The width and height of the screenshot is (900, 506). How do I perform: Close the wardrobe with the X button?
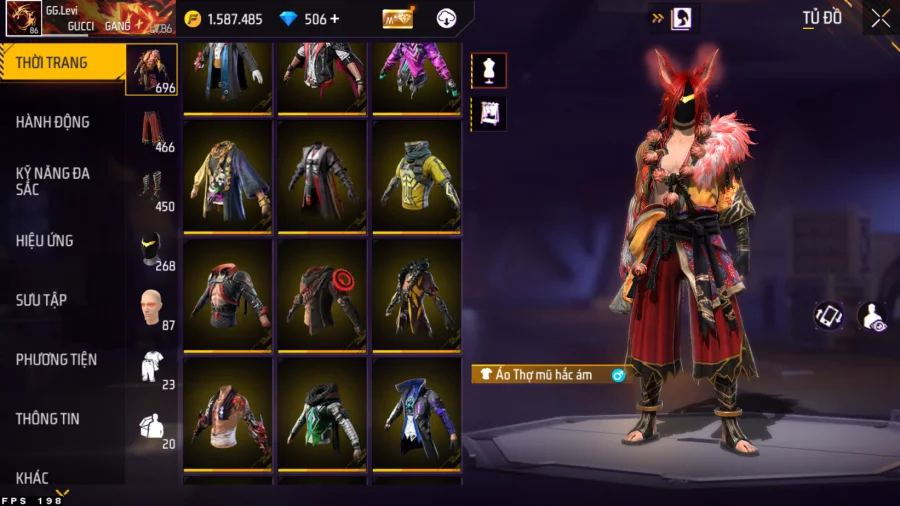tap(880, 18)
